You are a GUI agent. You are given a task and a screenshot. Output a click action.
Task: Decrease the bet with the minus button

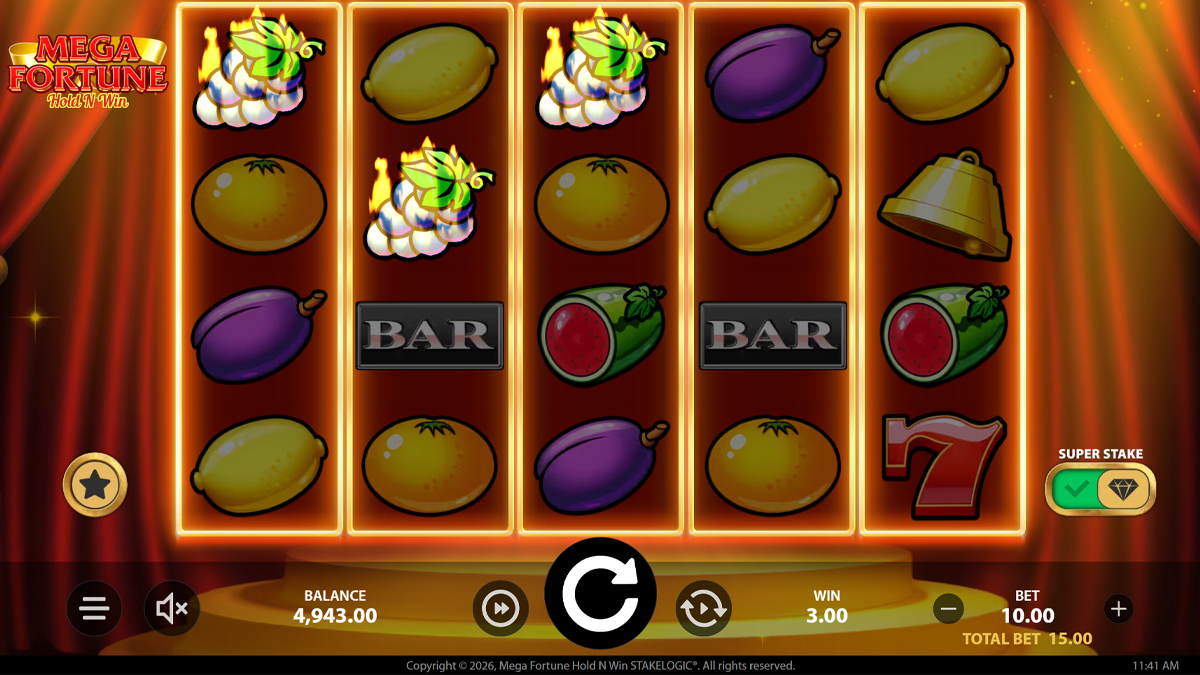pos(949,607)
